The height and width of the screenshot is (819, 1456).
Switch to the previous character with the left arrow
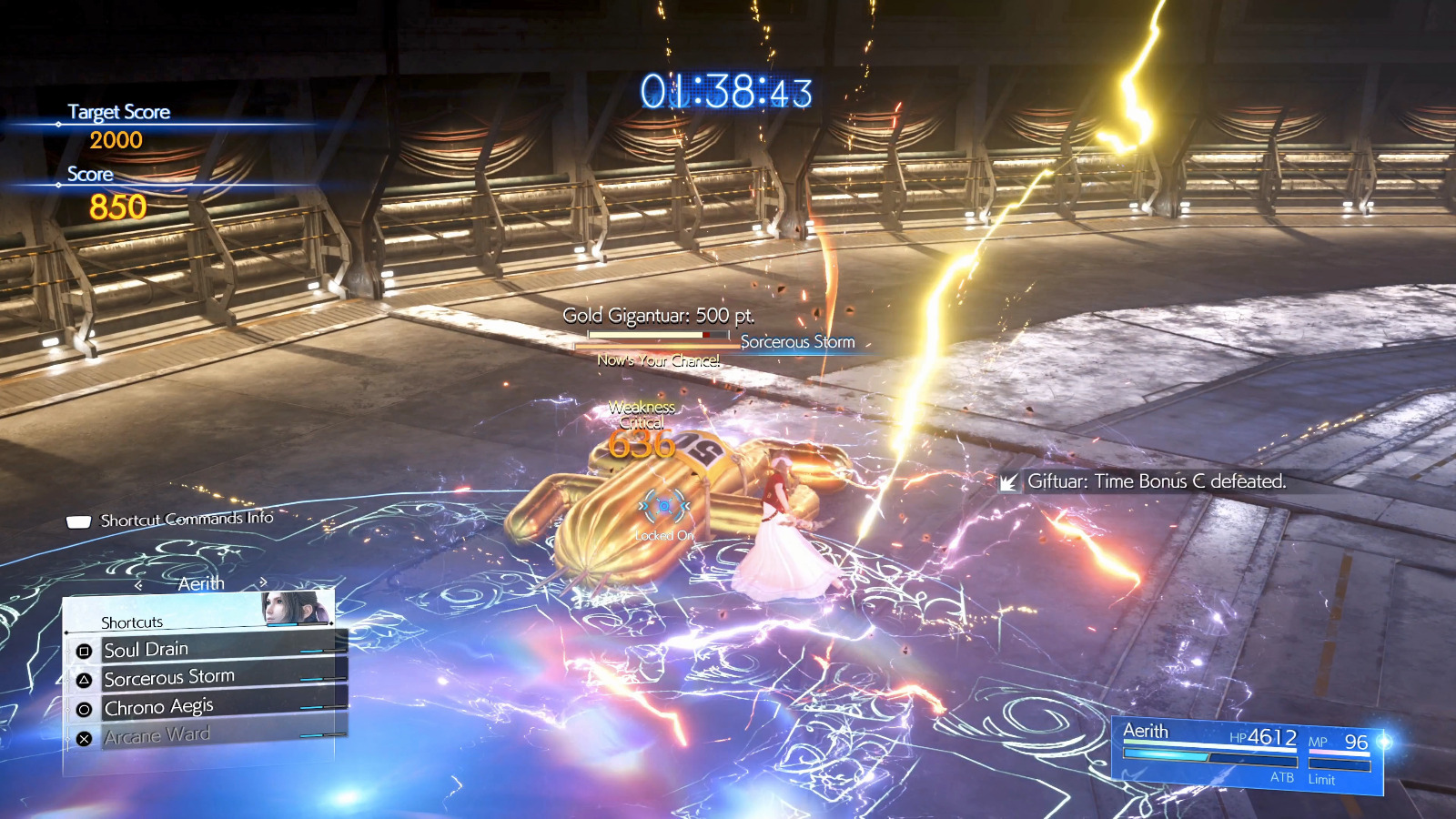pos(139,584)
